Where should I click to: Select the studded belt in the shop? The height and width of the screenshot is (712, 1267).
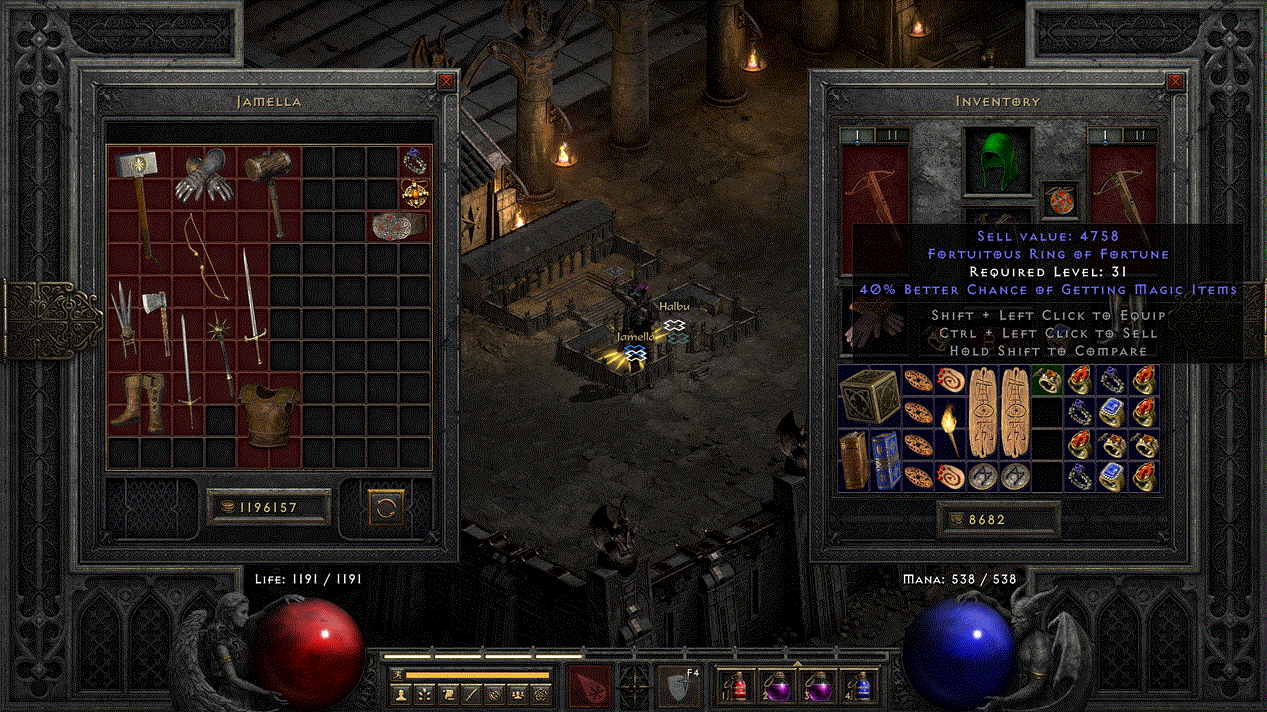(x=398, y=226)
